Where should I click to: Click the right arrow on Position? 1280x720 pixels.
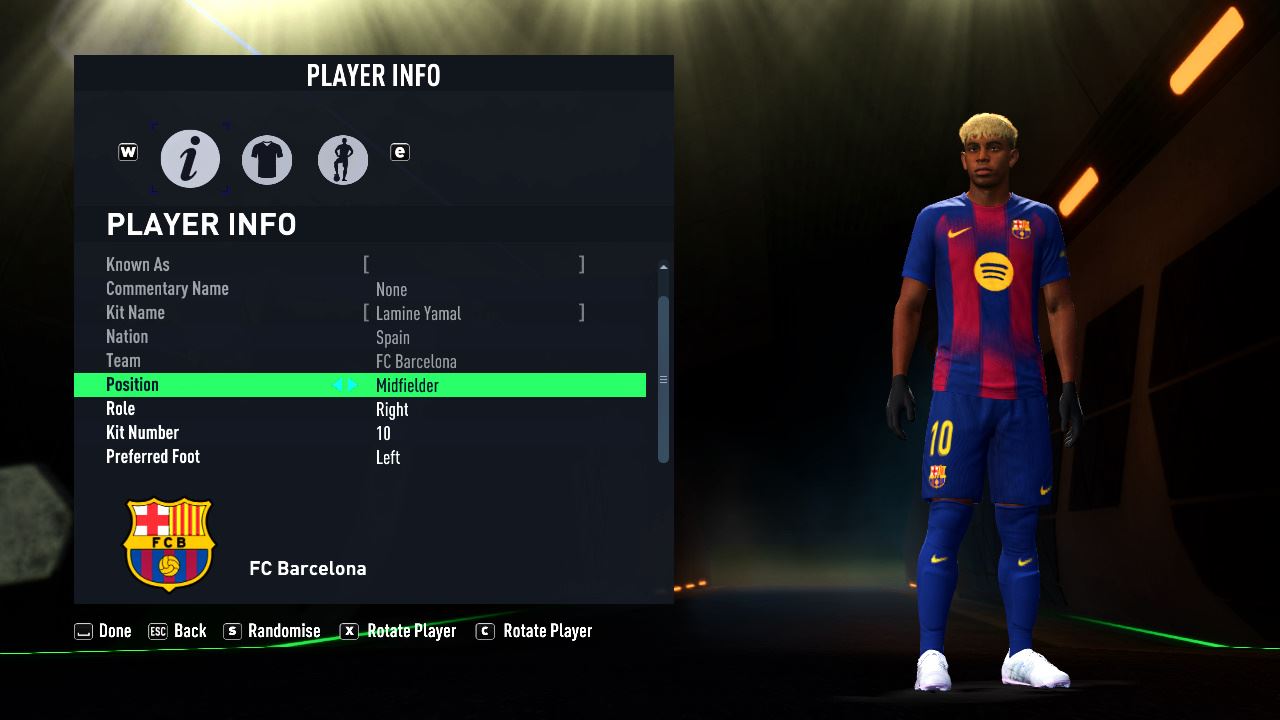(x=352, y=385)
